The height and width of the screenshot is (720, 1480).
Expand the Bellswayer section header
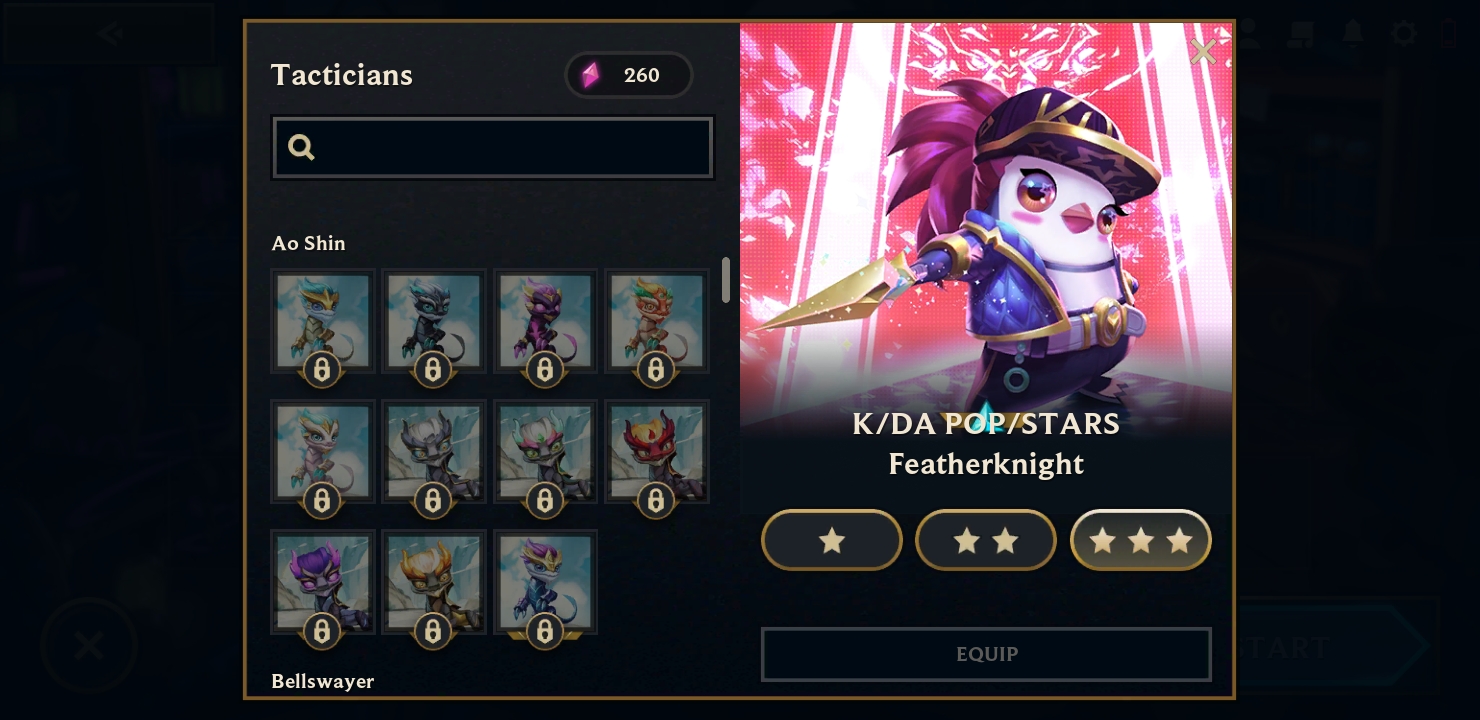323,681
